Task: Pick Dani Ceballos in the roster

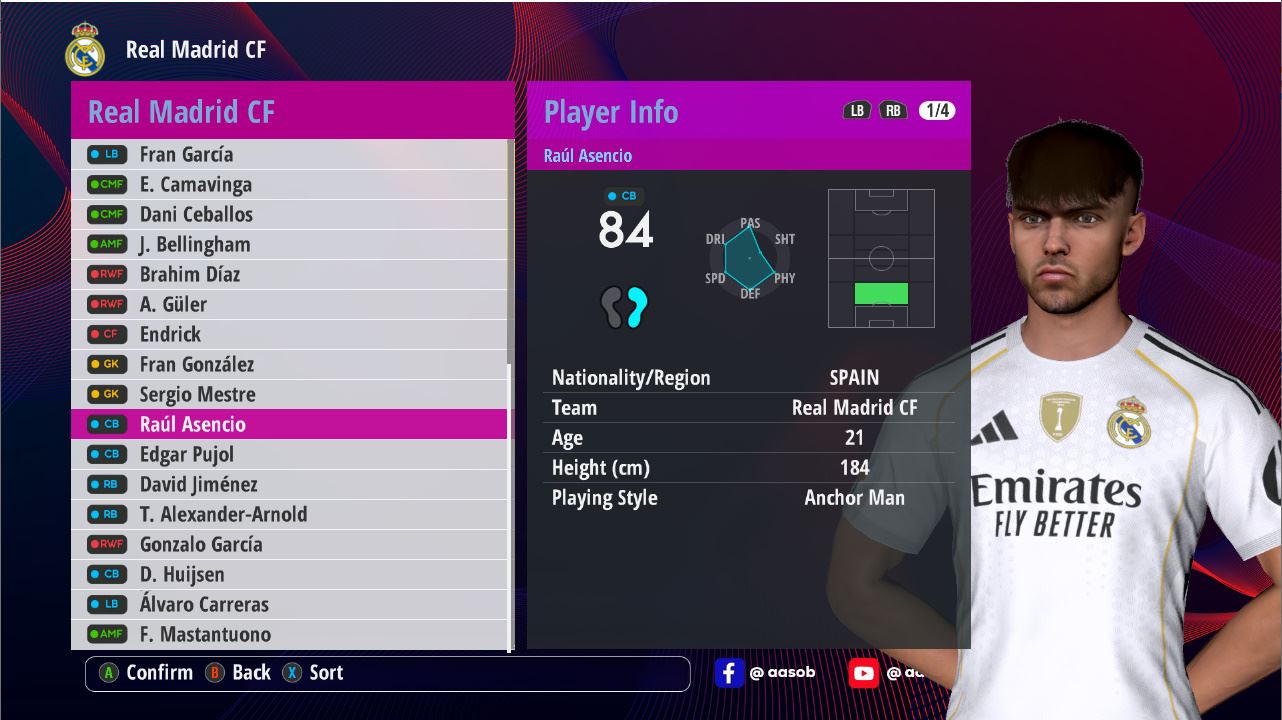Action: (290, 214)
